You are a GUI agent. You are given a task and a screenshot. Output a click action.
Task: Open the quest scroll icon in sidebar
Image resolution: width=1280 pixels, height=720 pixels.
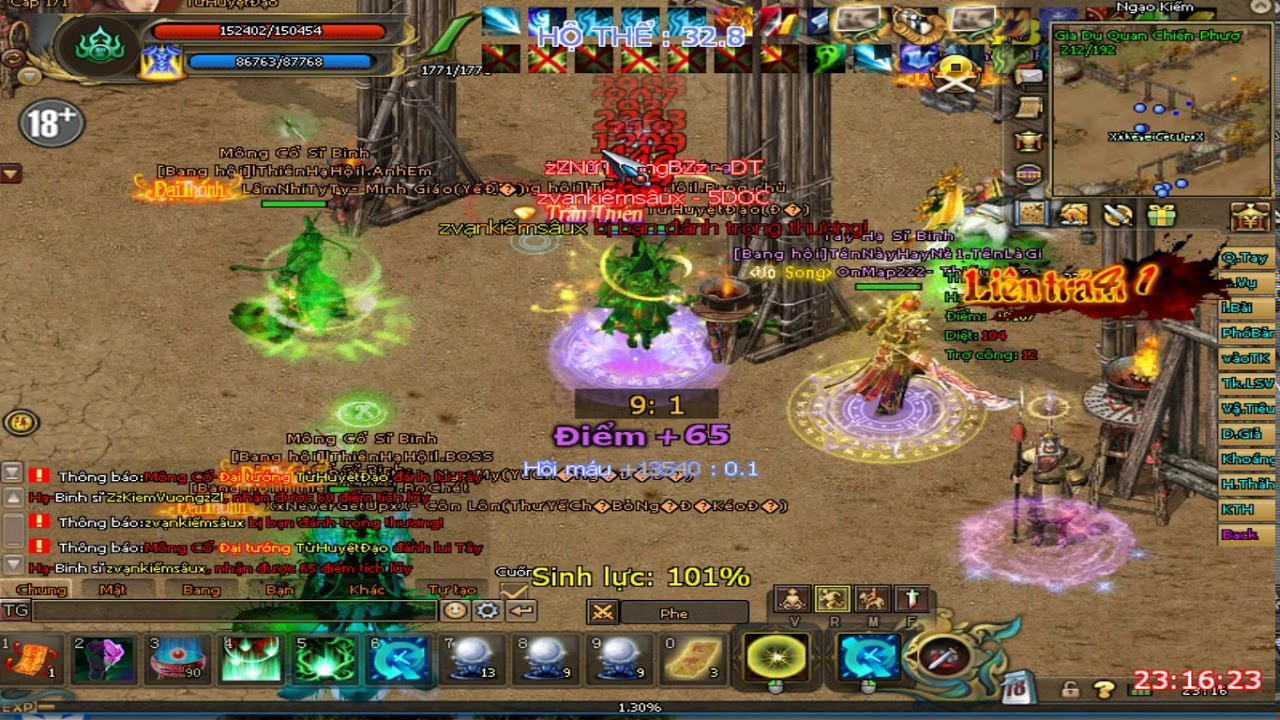point(1029,108)
